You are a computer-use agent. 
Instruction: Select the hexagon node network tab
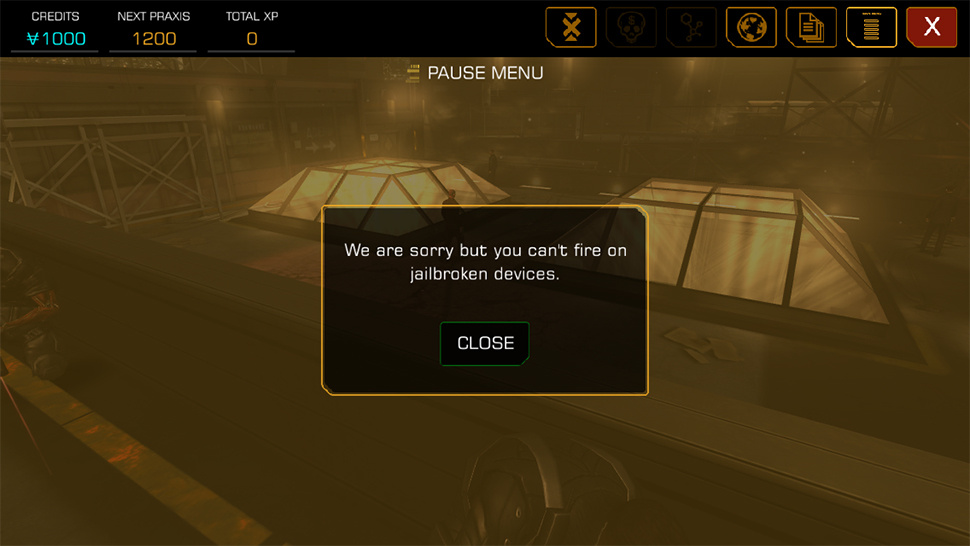(x=691, y=27)
